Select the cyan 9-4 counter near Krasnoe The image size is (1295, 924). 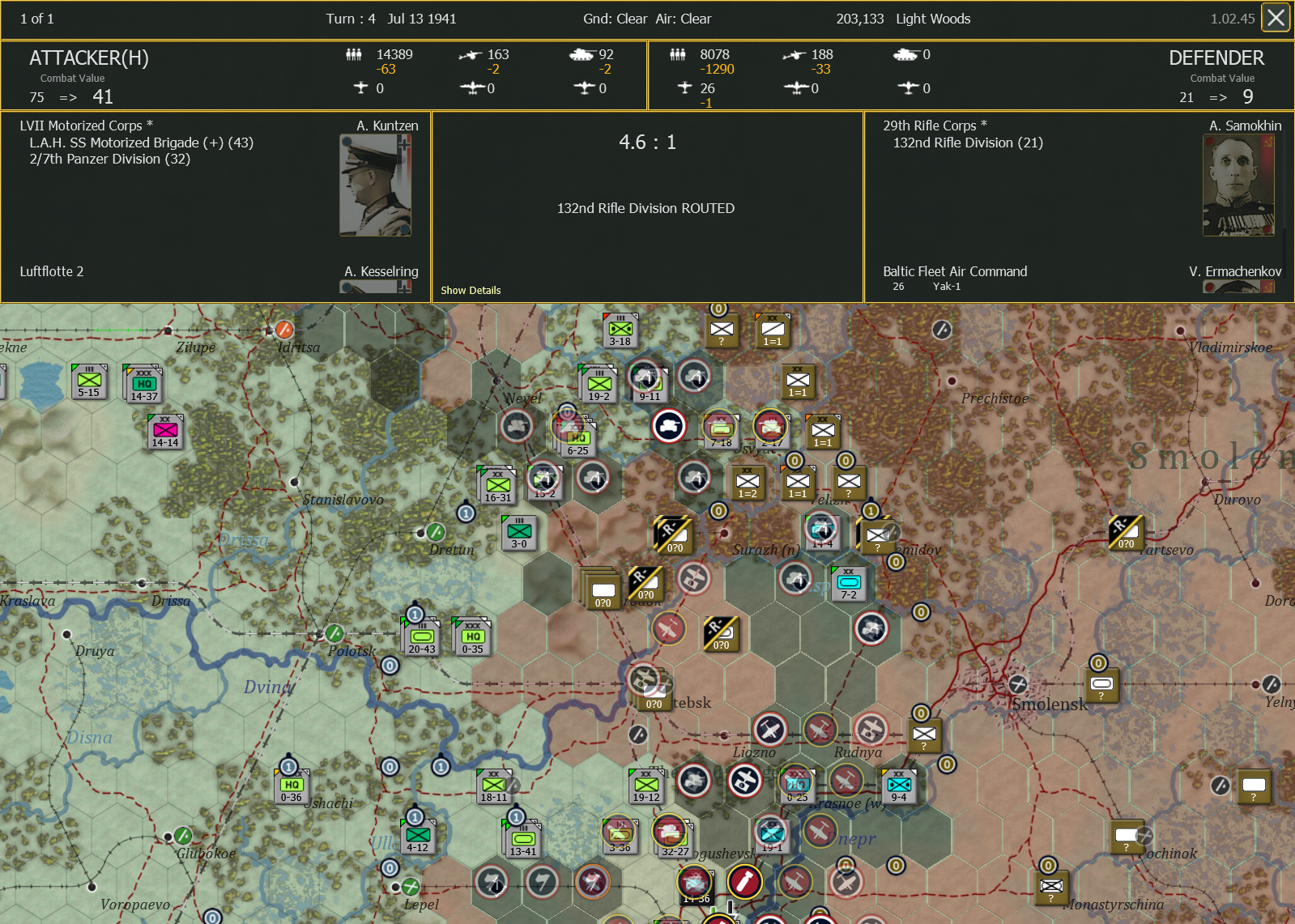click(x=899, y=785)
